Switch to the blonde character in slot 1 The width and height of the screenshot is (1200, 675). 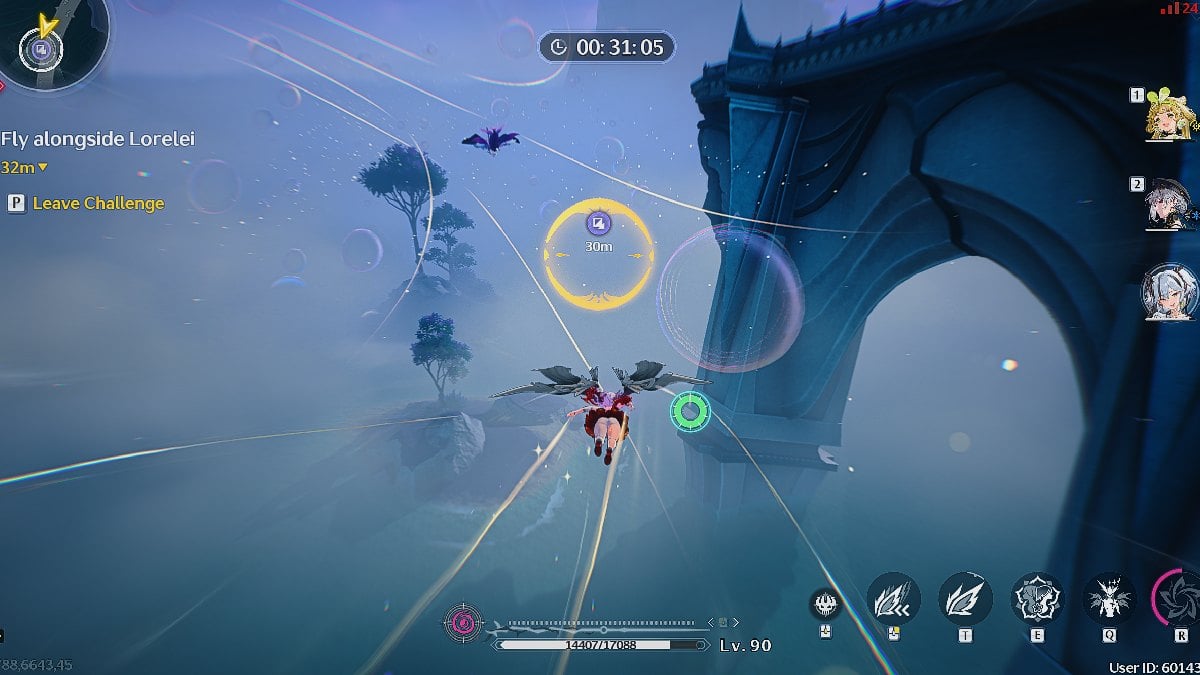click(1171, 117)
